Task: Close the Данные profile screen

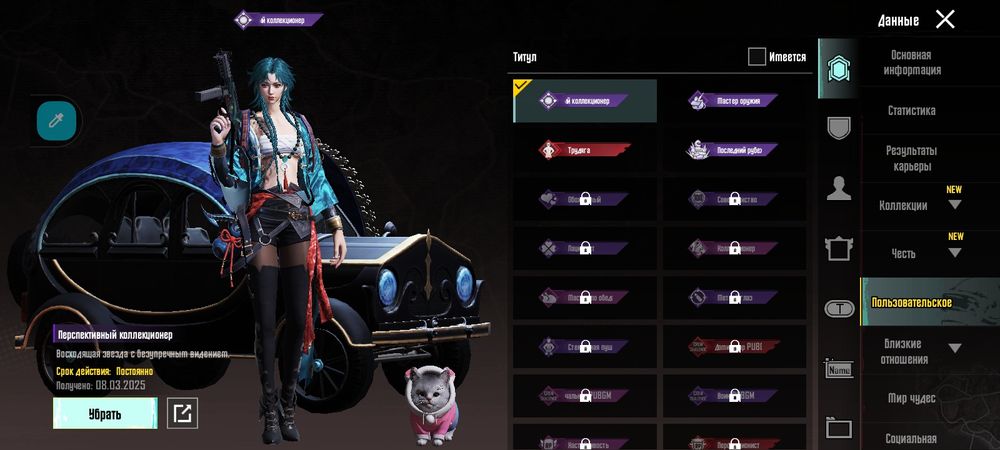Action: (x=945, y=19)
